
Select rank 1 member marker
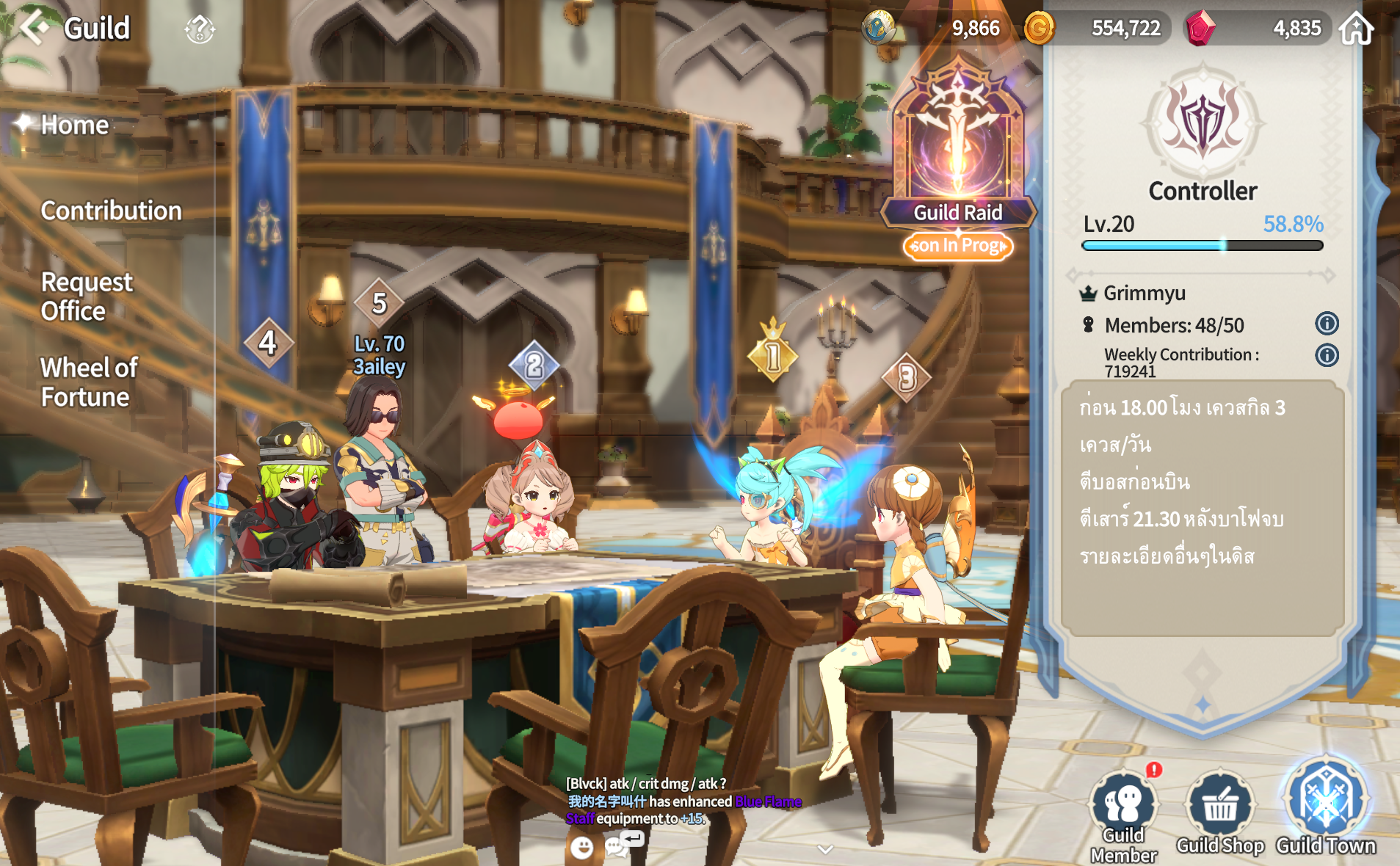772,357
